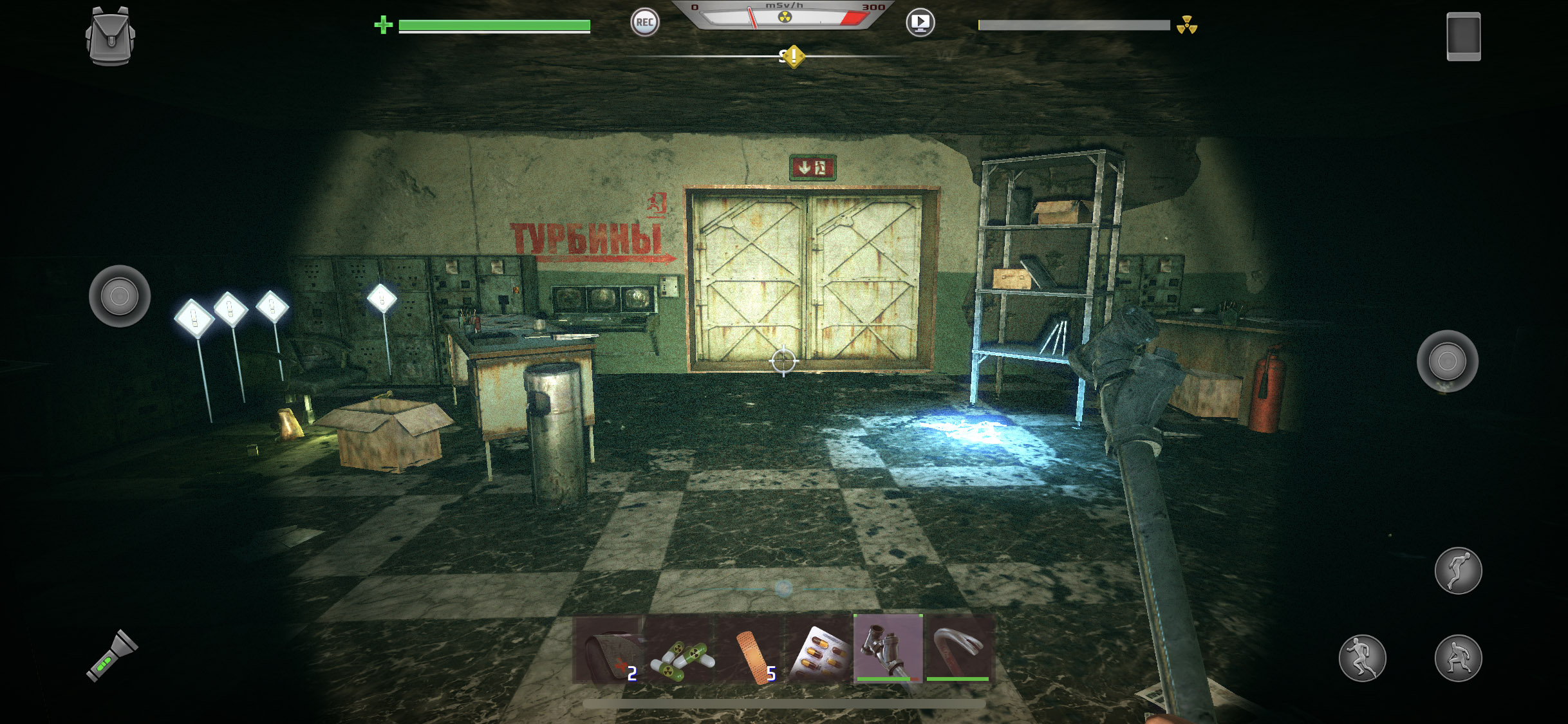
Task: Select the first aid pouch slot
Action: click(608, 649)
